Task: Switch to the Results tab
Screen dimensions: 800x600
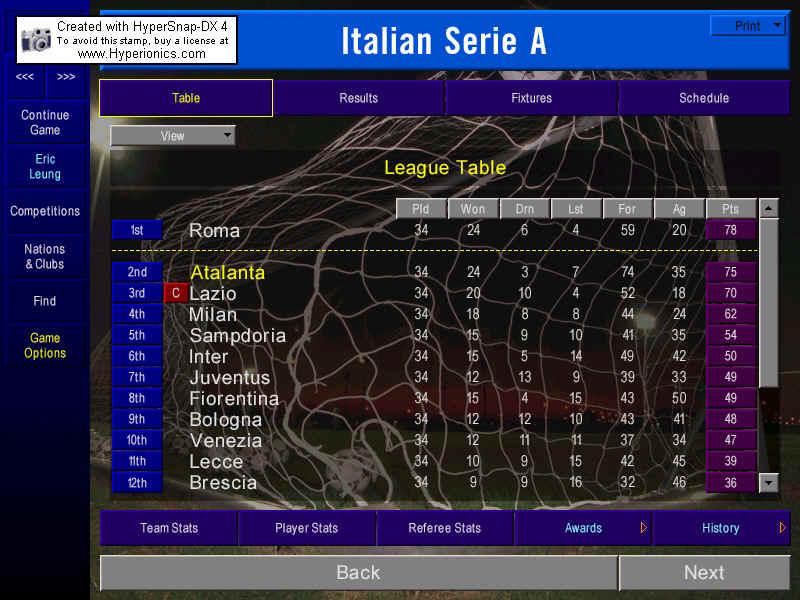Action: click(358, 98)
